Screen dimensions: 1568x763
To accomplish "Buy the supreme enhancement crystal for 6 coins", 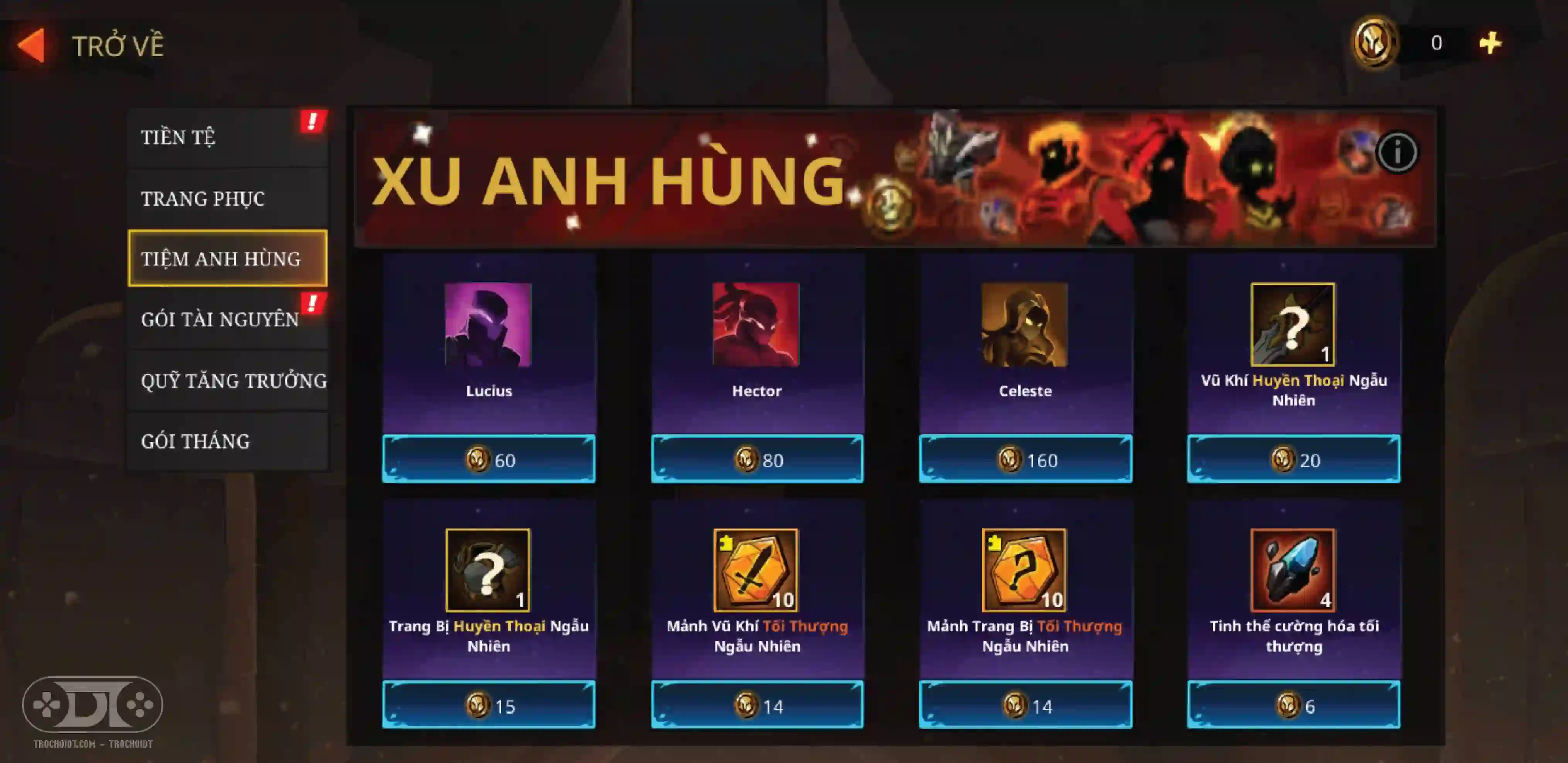I will 1293,705.
